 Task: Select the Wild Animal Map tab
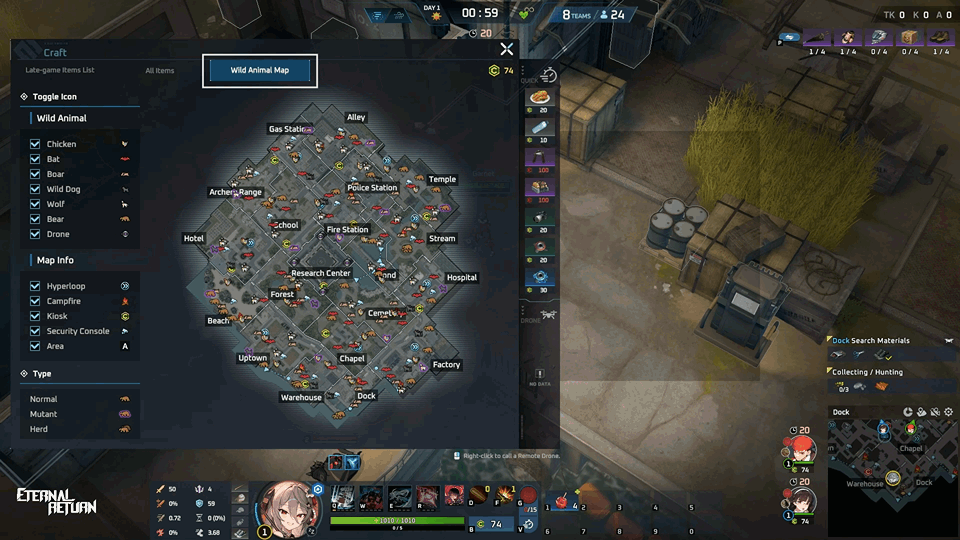pyautogui.click(x=260, y=71)
